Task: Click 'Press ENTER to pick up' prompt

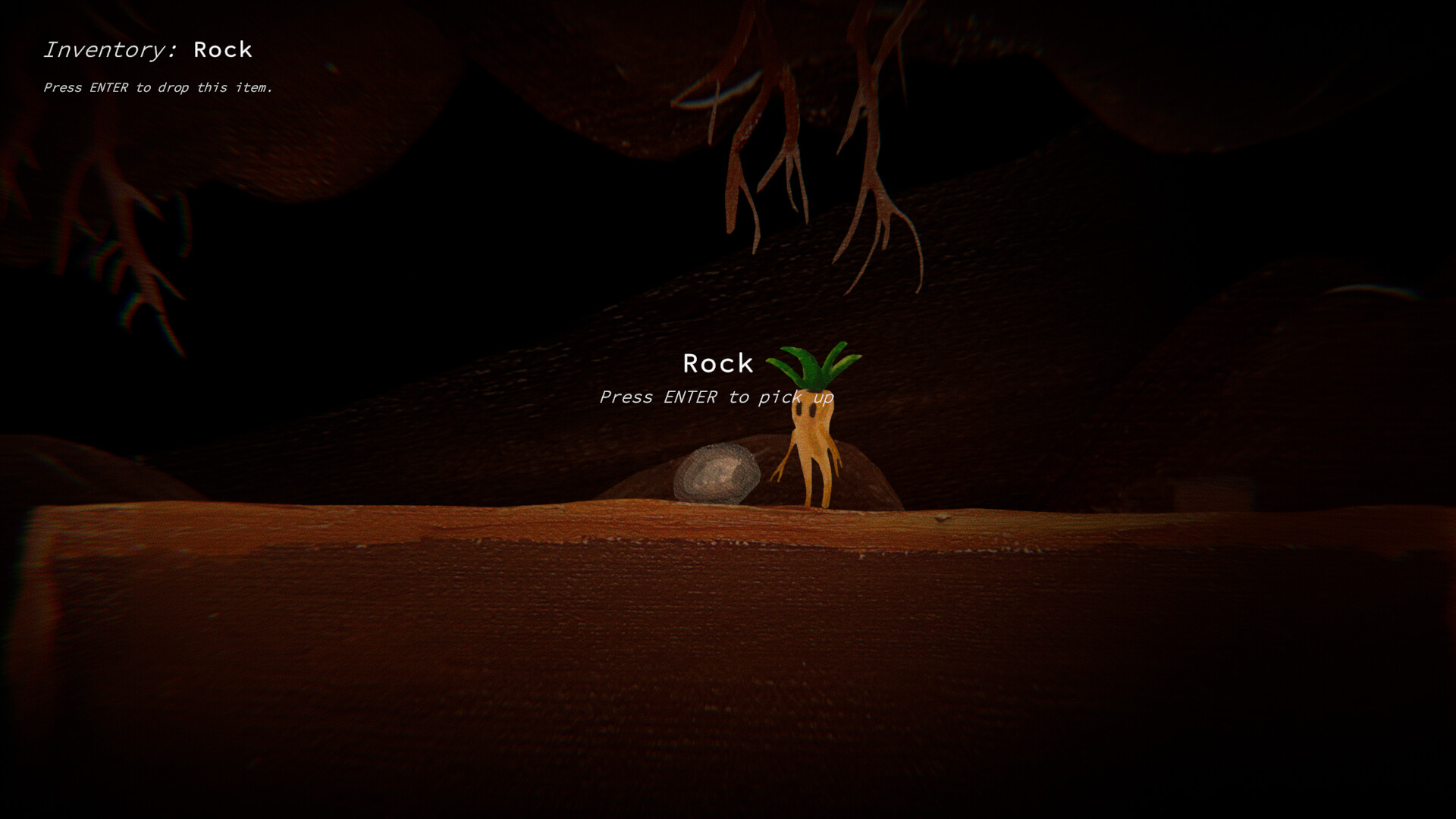Action: 717,397
